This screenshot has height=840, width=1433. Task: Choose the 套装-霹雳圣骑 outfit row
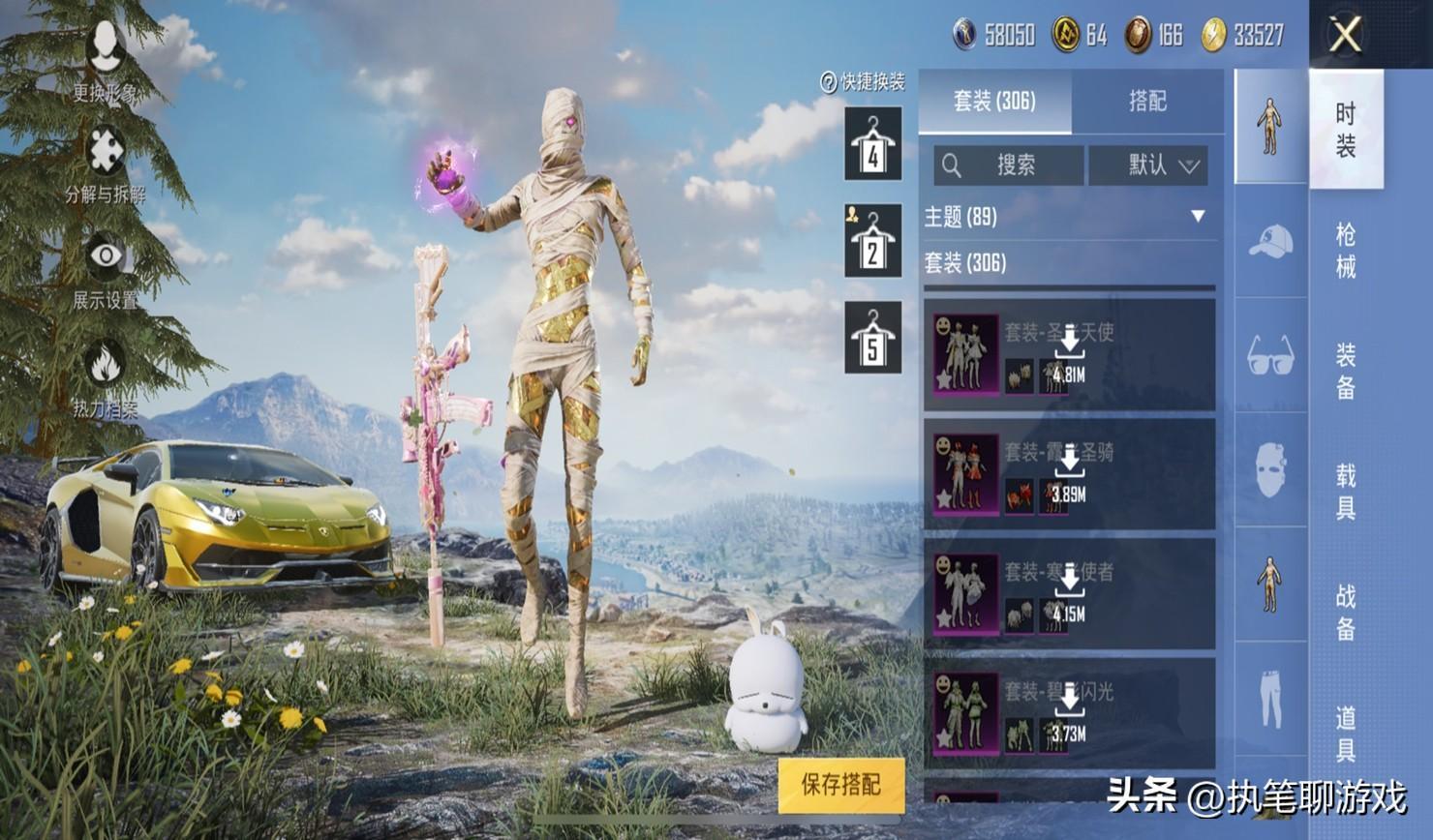(1069, 474)
